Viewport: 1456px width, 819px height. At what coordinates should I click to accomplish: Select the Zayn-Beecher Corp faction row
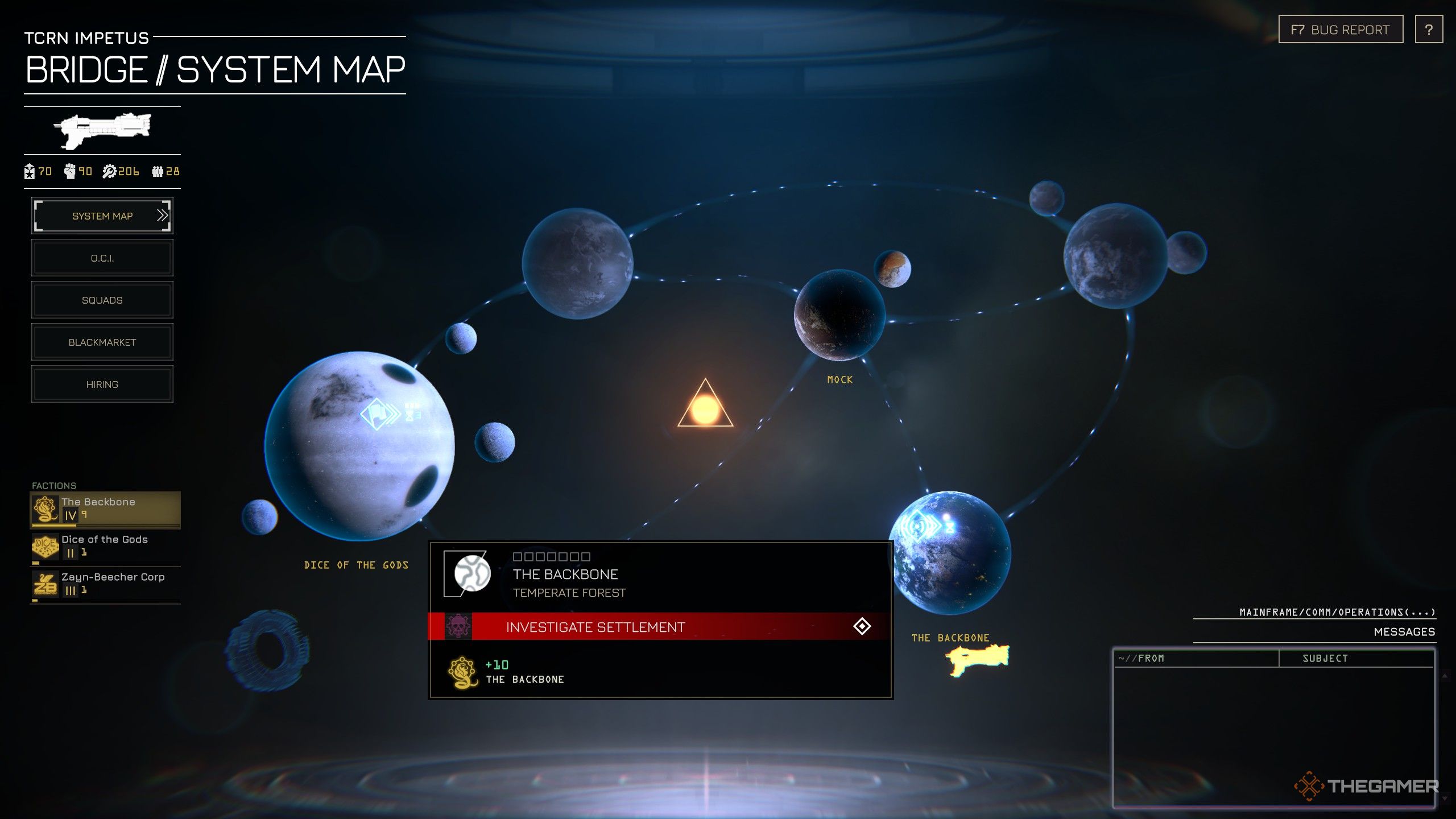pyautogui.click(x=105, y=584)
